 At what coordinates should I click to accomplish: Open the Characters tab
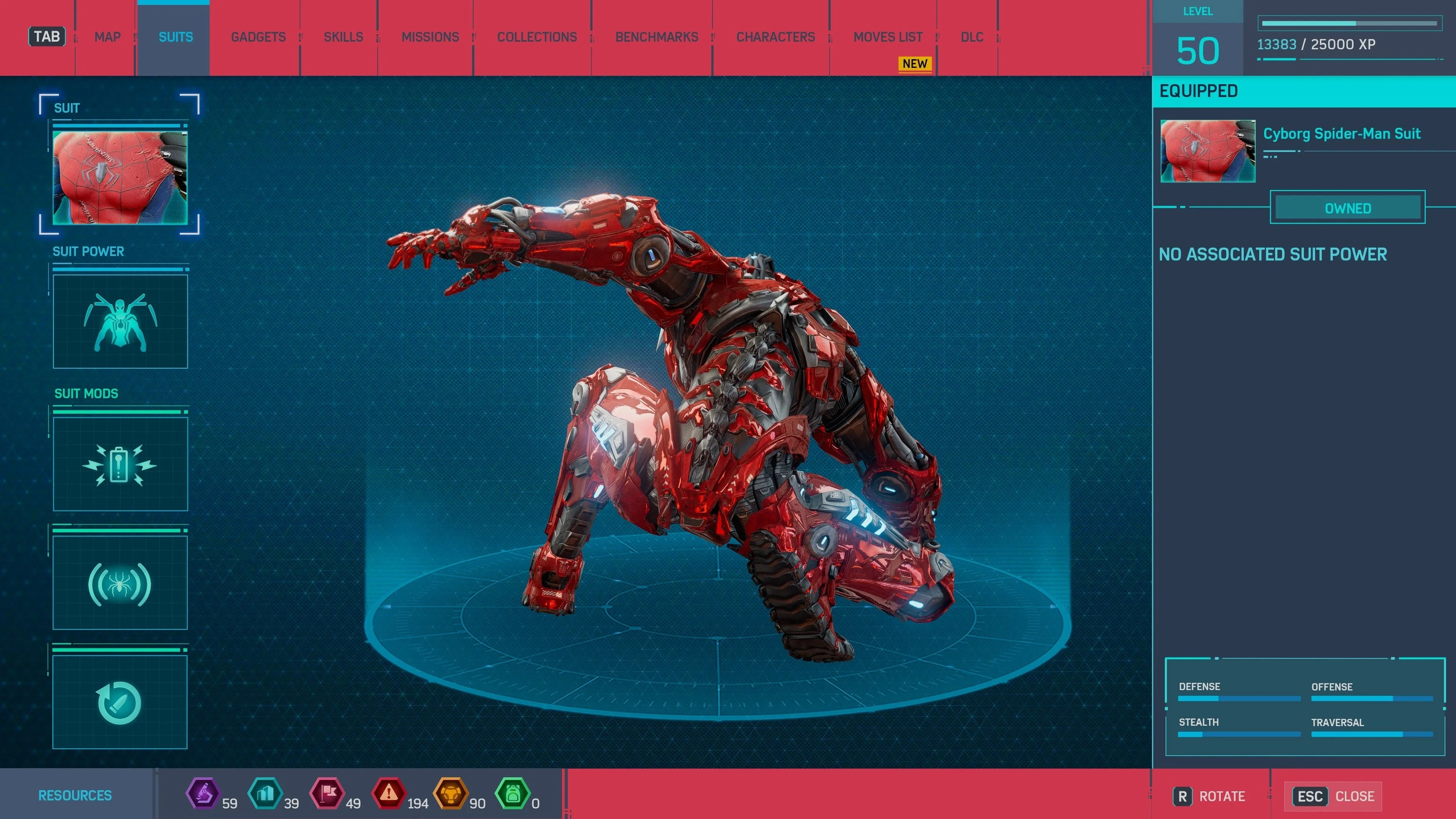pyautogui.click(x=775, y=37)
